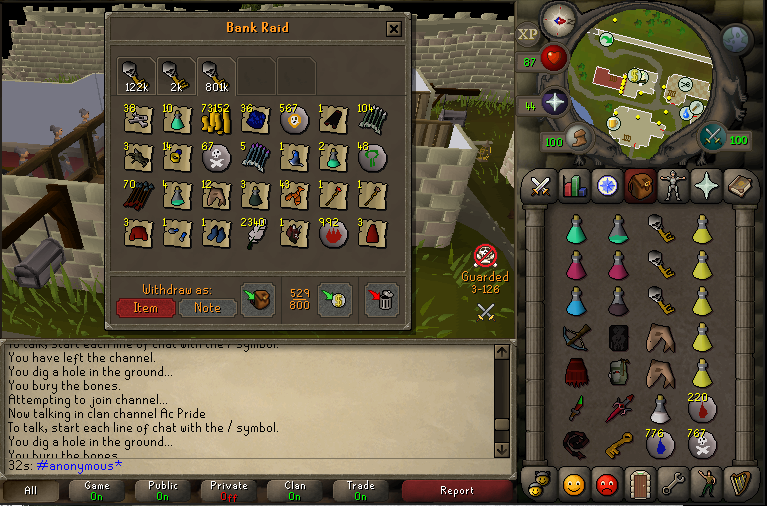This screenshot has width=767, height=506.
Task: Select the 122k loot key tab
Action: (x=137, y=74)
